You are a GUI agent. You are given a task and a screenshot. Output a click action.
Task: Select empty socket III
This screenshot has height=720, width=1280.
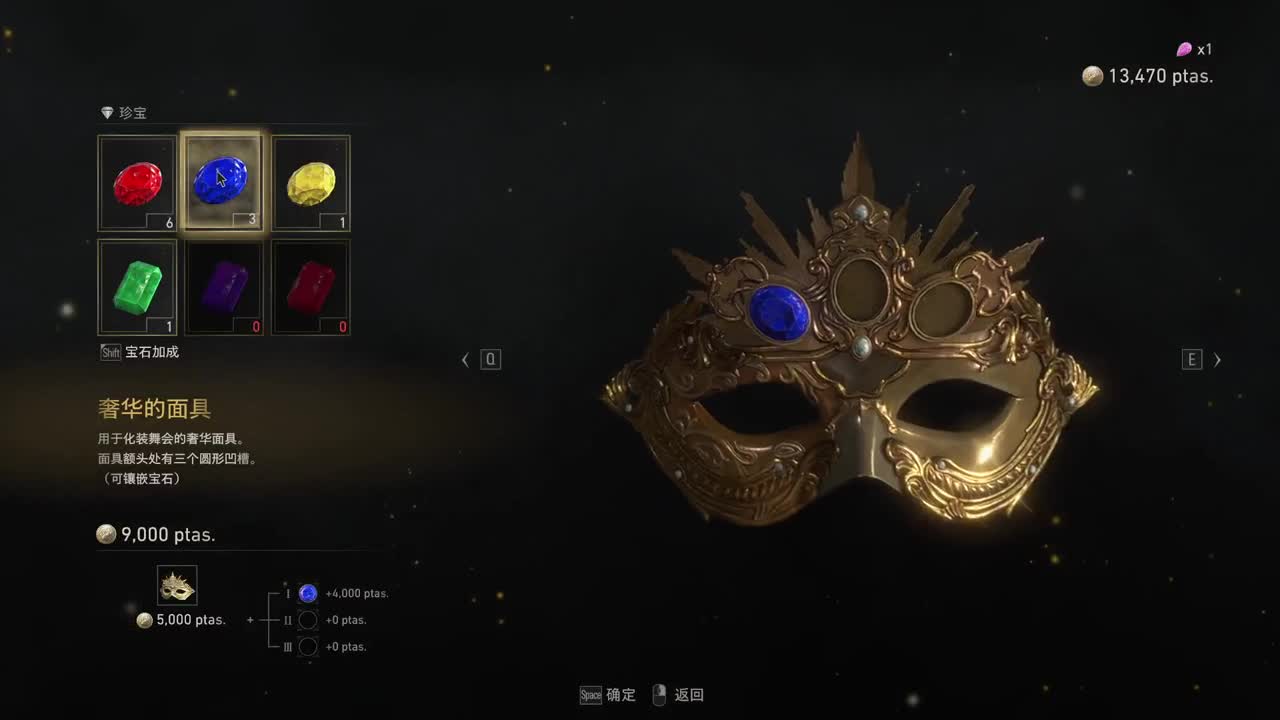307,647
